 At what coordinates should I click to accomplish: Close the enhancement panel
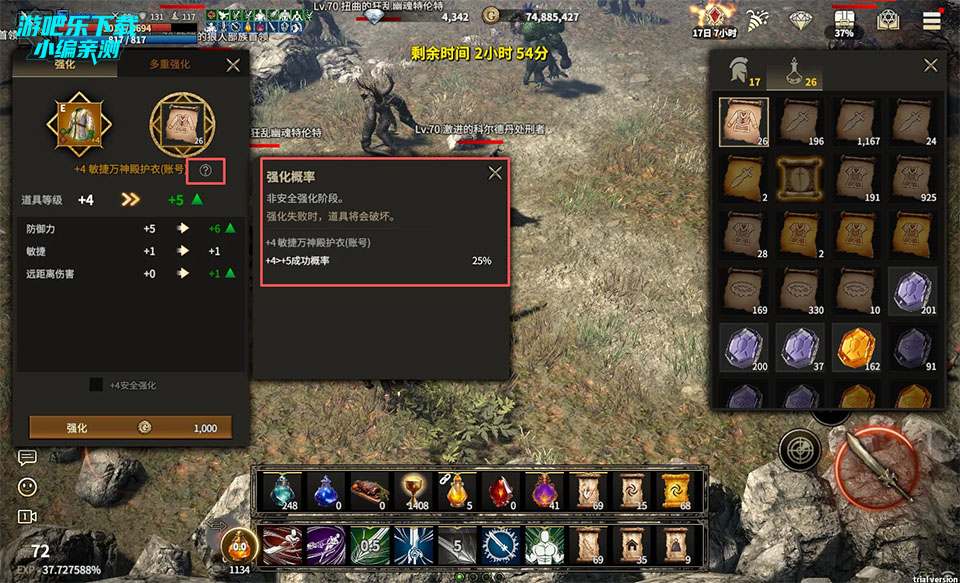click(233, 65)
